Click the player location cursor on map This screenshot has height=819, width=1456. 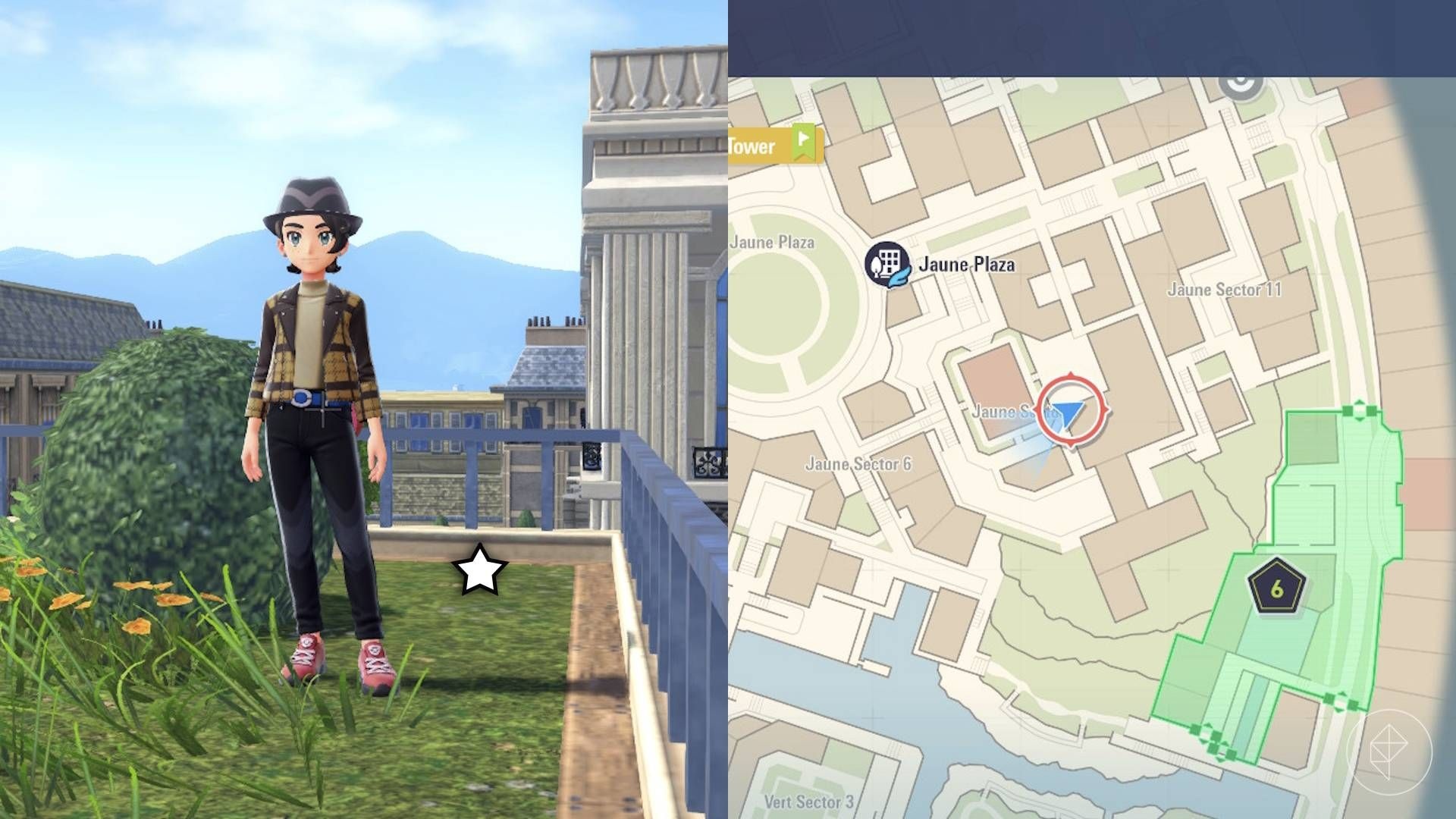(x=1070, y=412)
